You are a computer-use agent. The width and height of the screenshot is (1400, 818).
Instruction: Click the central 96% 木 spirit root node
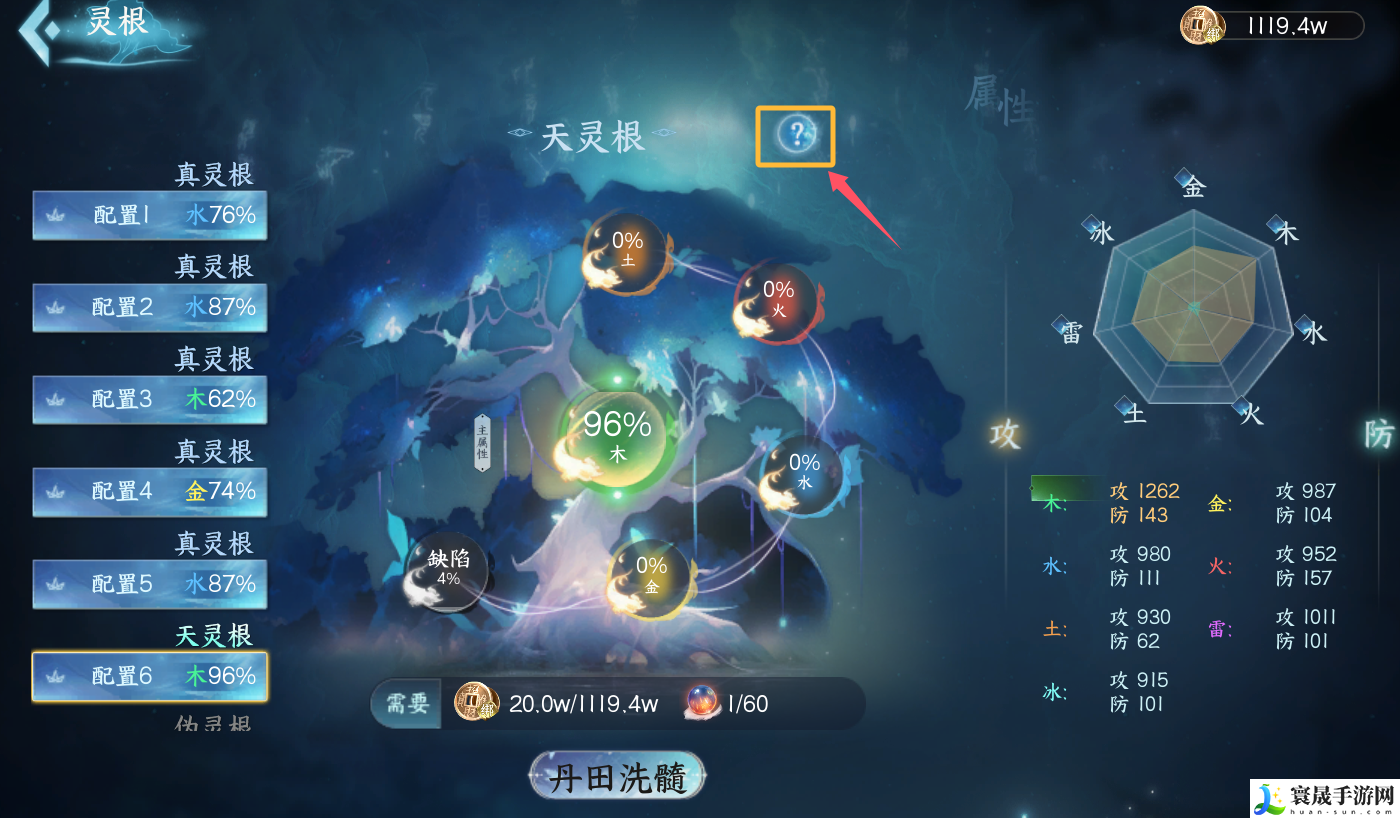click(615, 437)
